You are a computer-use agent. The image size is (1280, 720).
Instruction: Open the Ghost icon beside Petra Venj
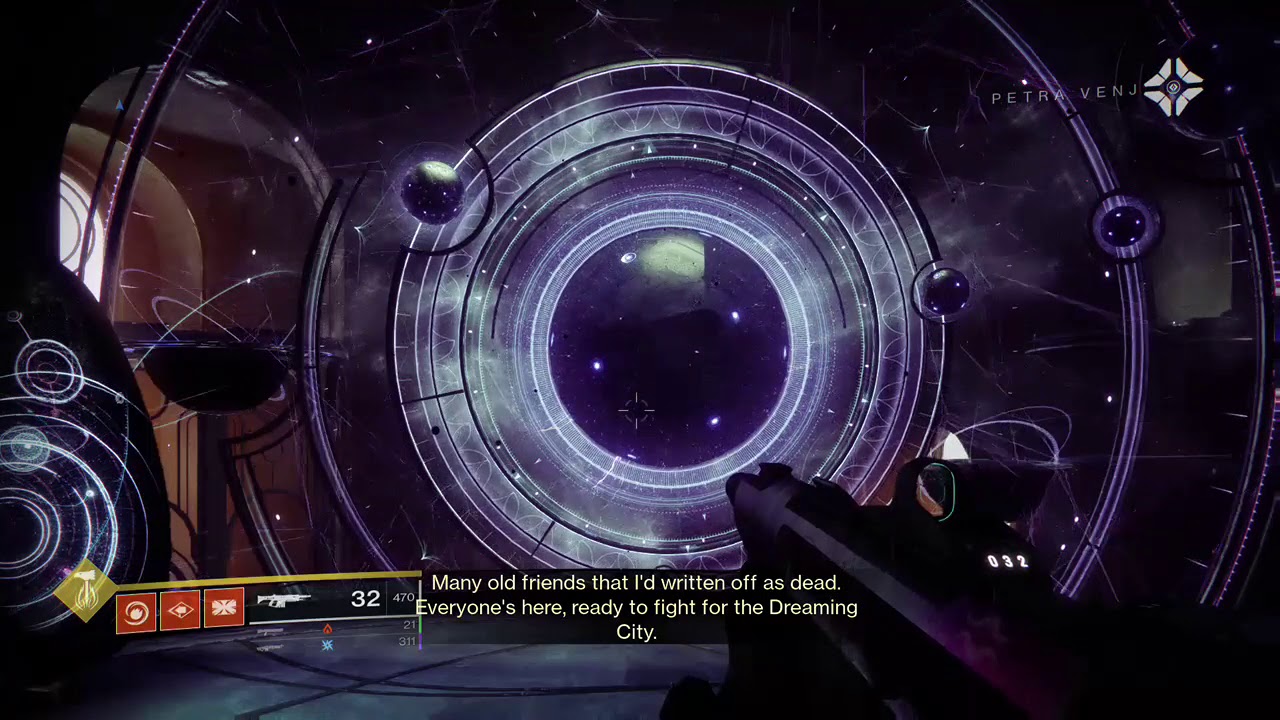(x=1173, y=88)
